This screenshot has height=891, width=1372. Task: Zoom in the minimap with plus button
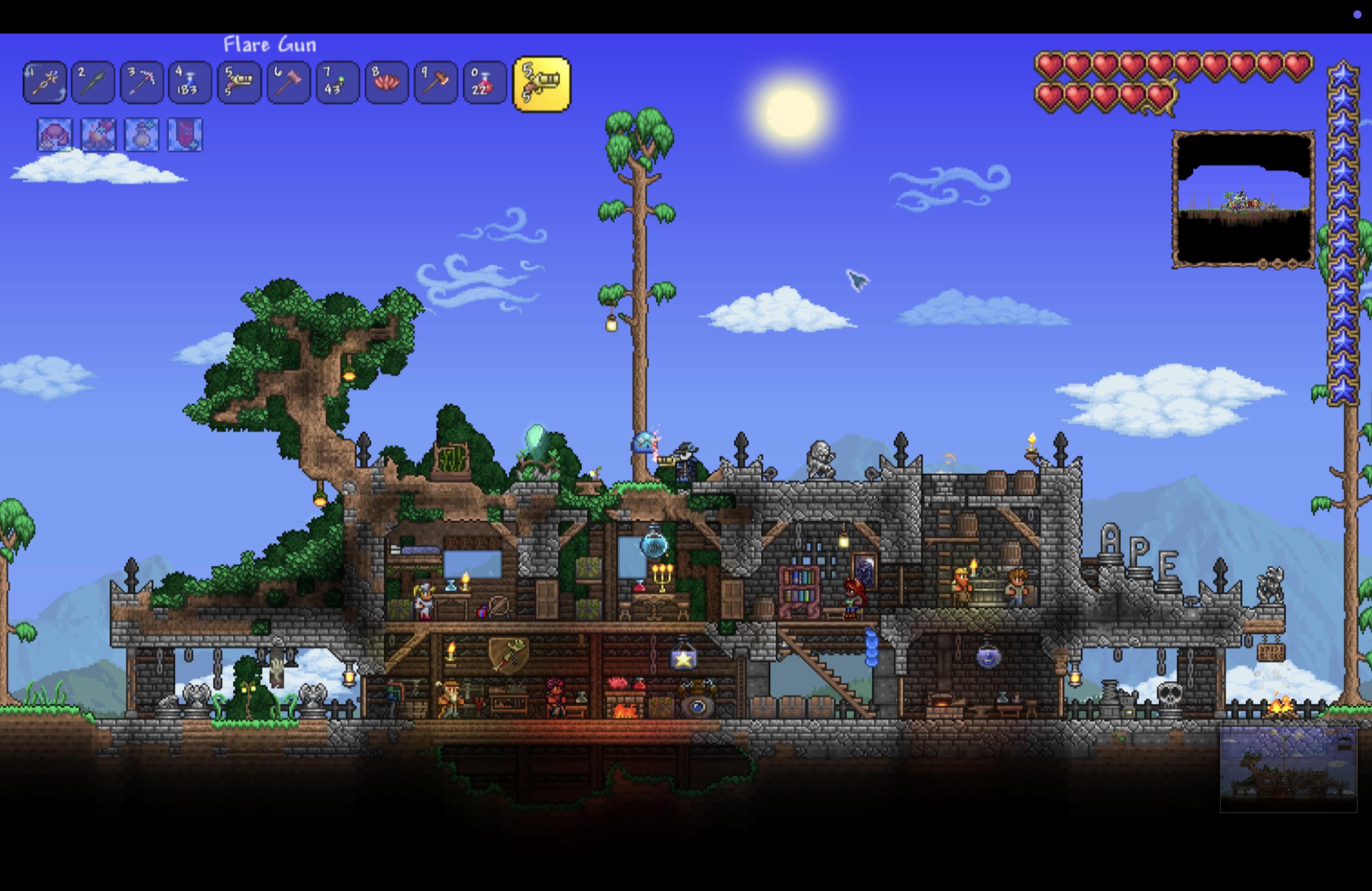1293,264
